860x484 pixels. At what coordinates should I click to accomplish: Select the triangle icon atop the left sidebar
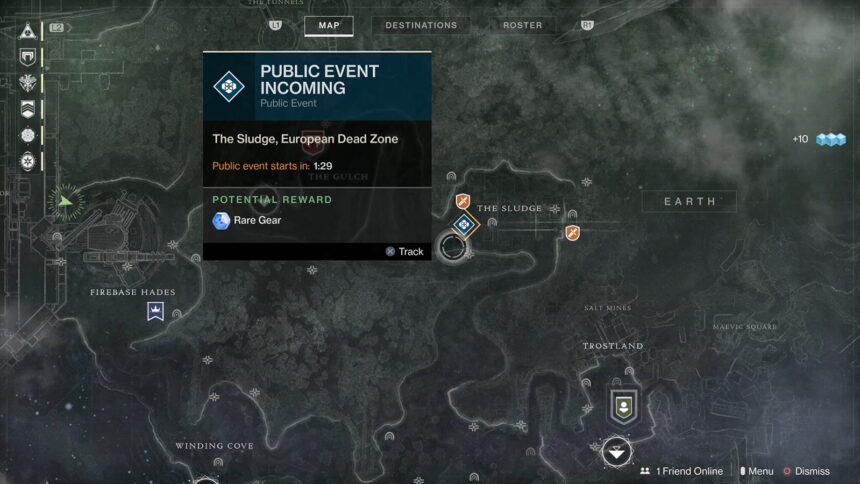(27, 32)
